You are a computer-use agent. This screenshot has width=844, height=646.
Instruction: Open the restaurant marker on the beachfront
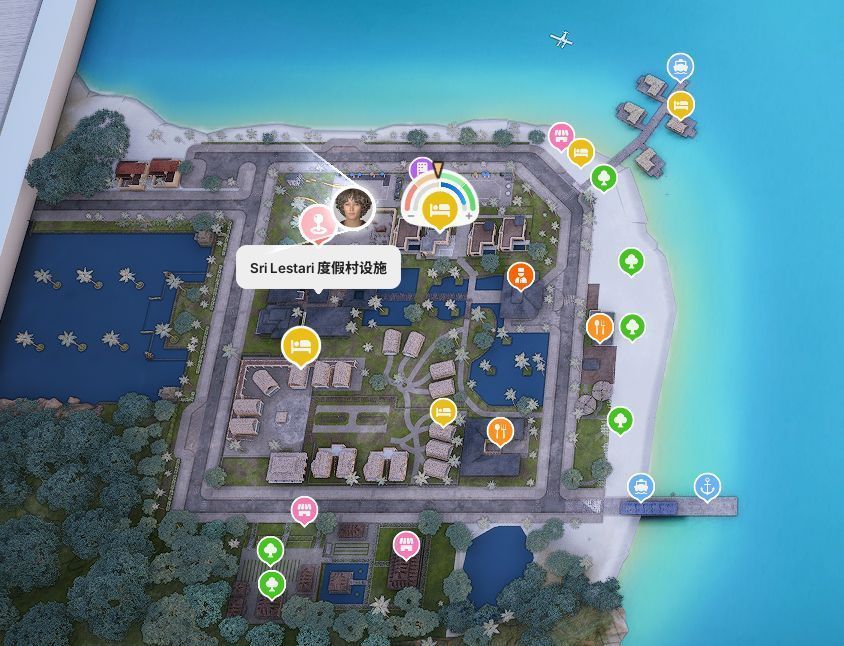599,326
